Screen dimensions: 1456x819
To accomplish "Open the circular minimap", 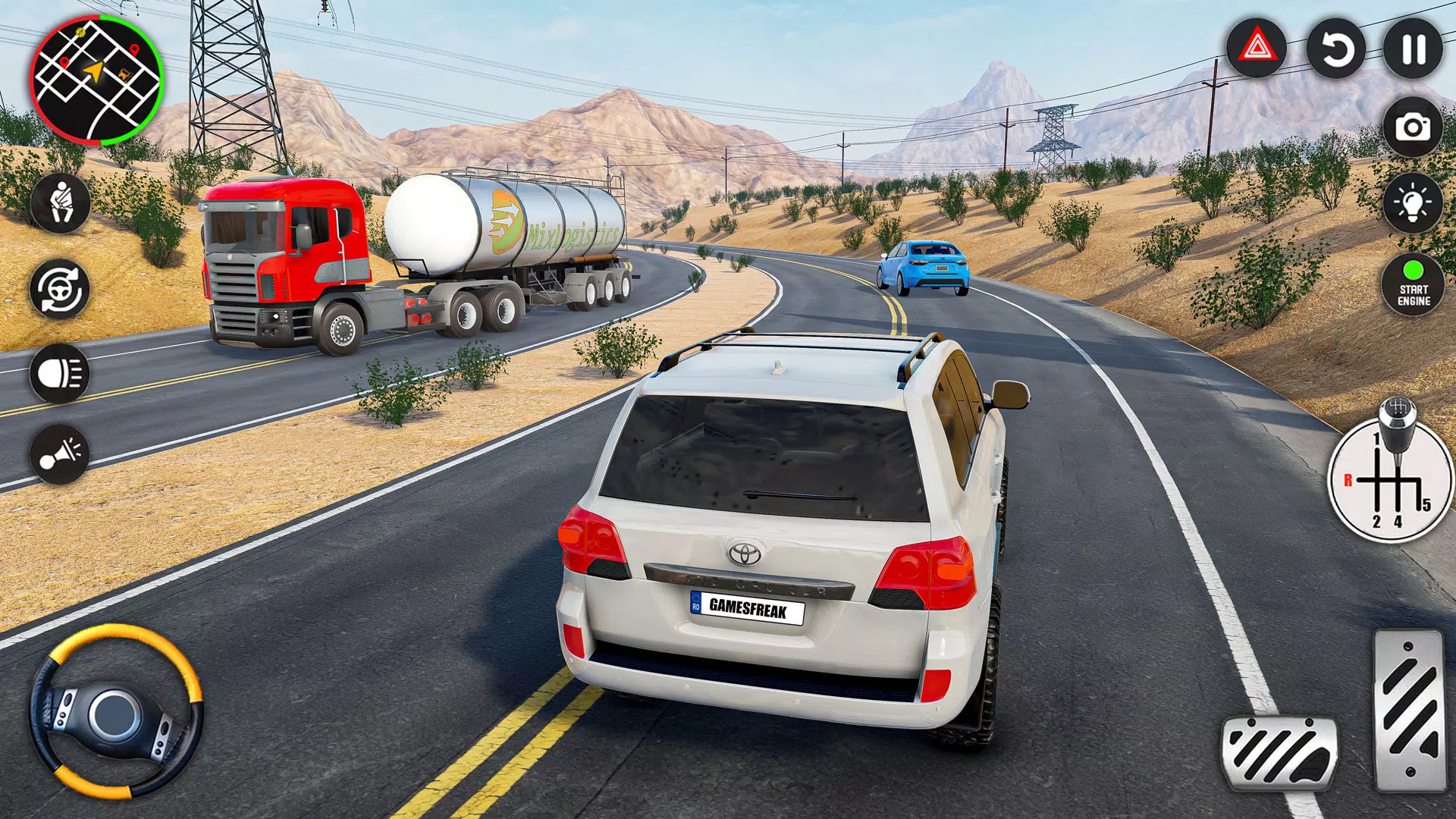I will pyautogui.click(x=96, y=81).
